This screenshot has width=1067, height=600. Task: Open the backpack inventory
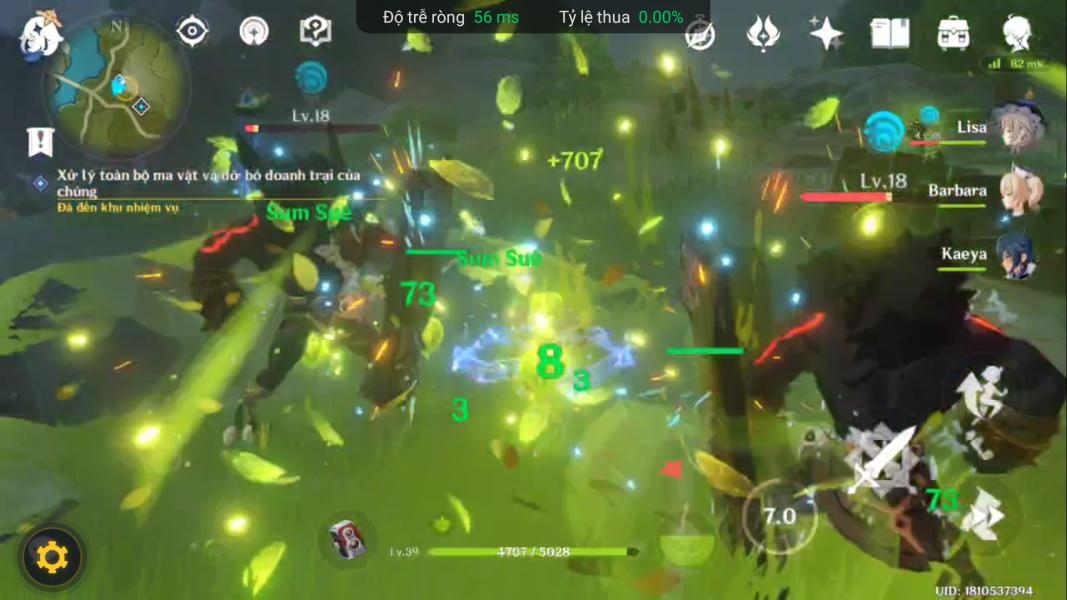click(x=953, y=33)
